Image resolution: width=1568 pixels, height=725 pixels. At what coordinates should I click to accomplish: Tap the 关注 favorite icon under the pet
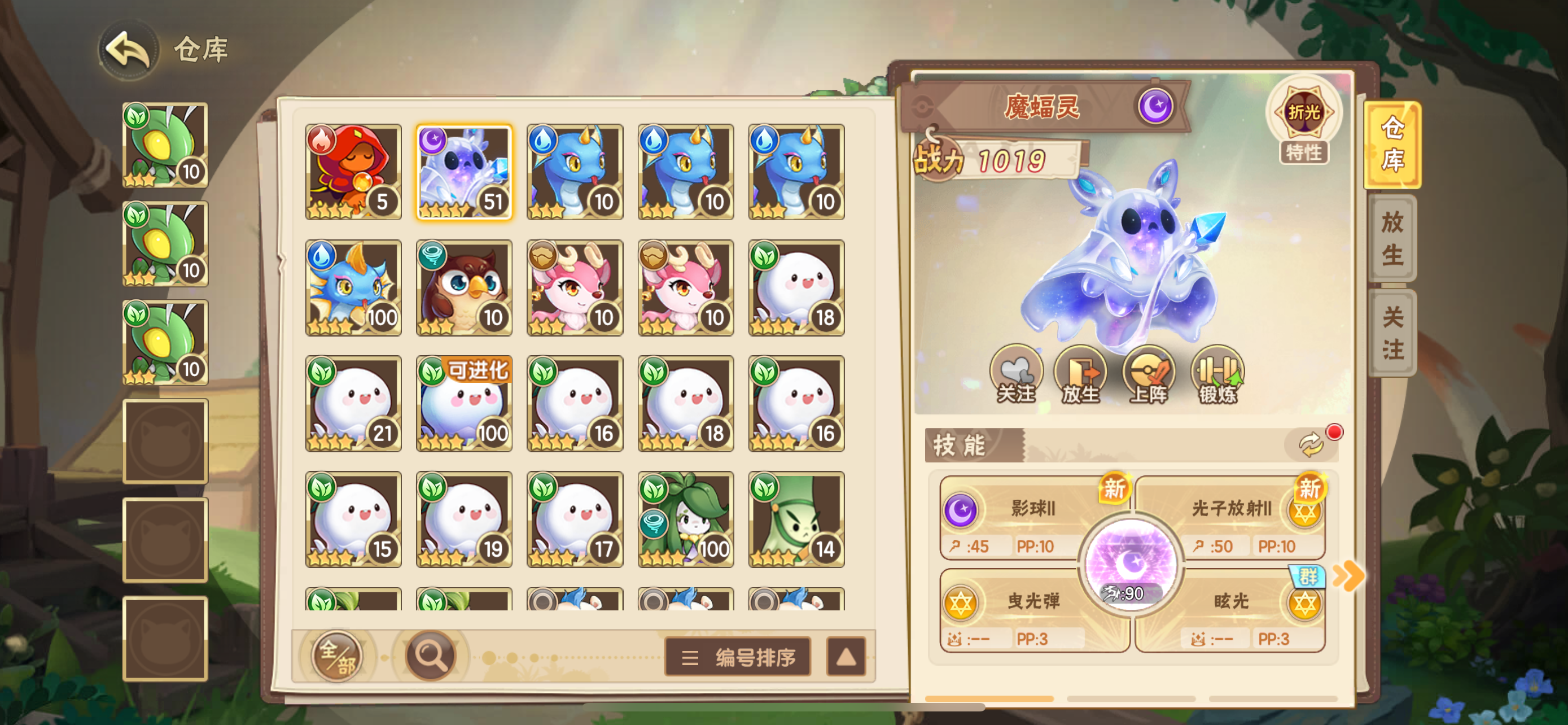click(1015, 376)
